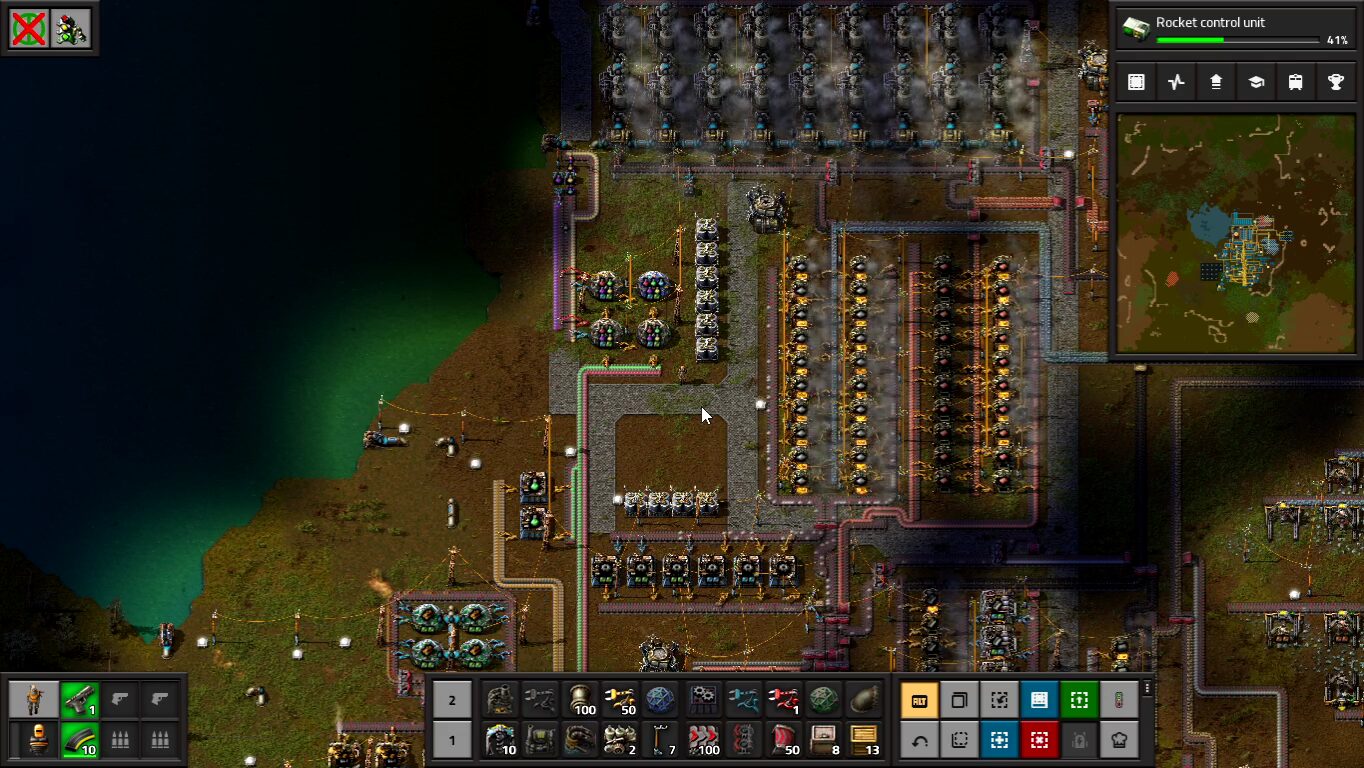Choose the red deconstruction planner tool
The height and width of the screenshot is (768, 1364).
click(x=1039, y=740)
